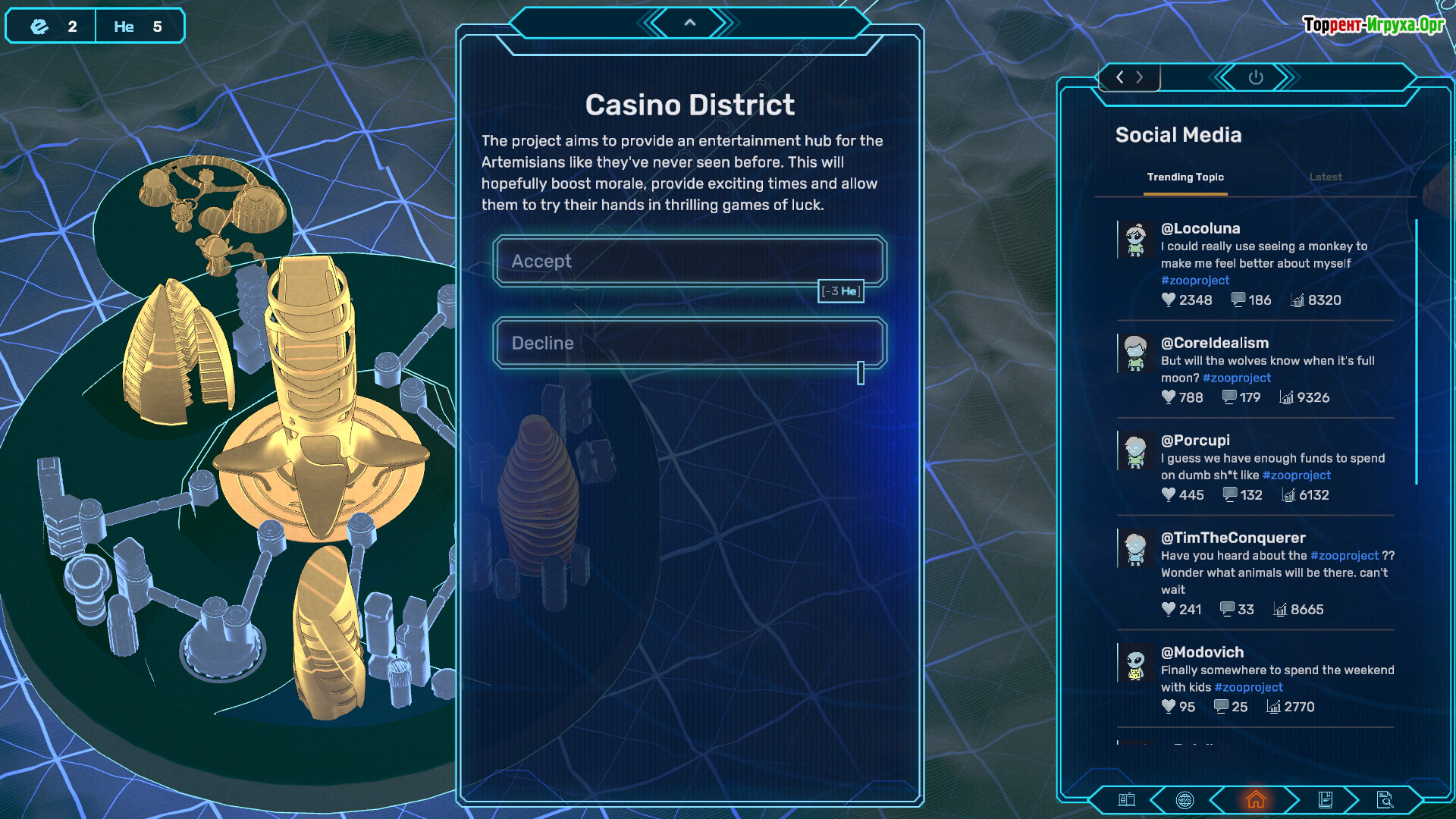
Task: Like the @Porcupi post with the heart
Action: pyautogui.click(x=1169, y=494)
